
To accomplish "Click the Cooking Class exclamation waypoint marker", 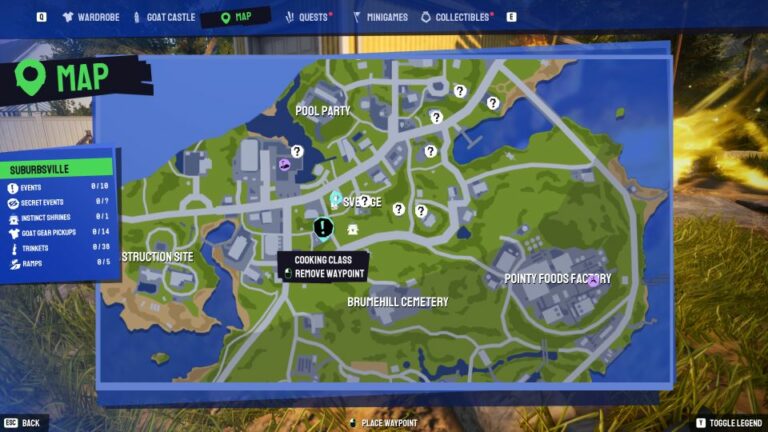I will 323,229.
